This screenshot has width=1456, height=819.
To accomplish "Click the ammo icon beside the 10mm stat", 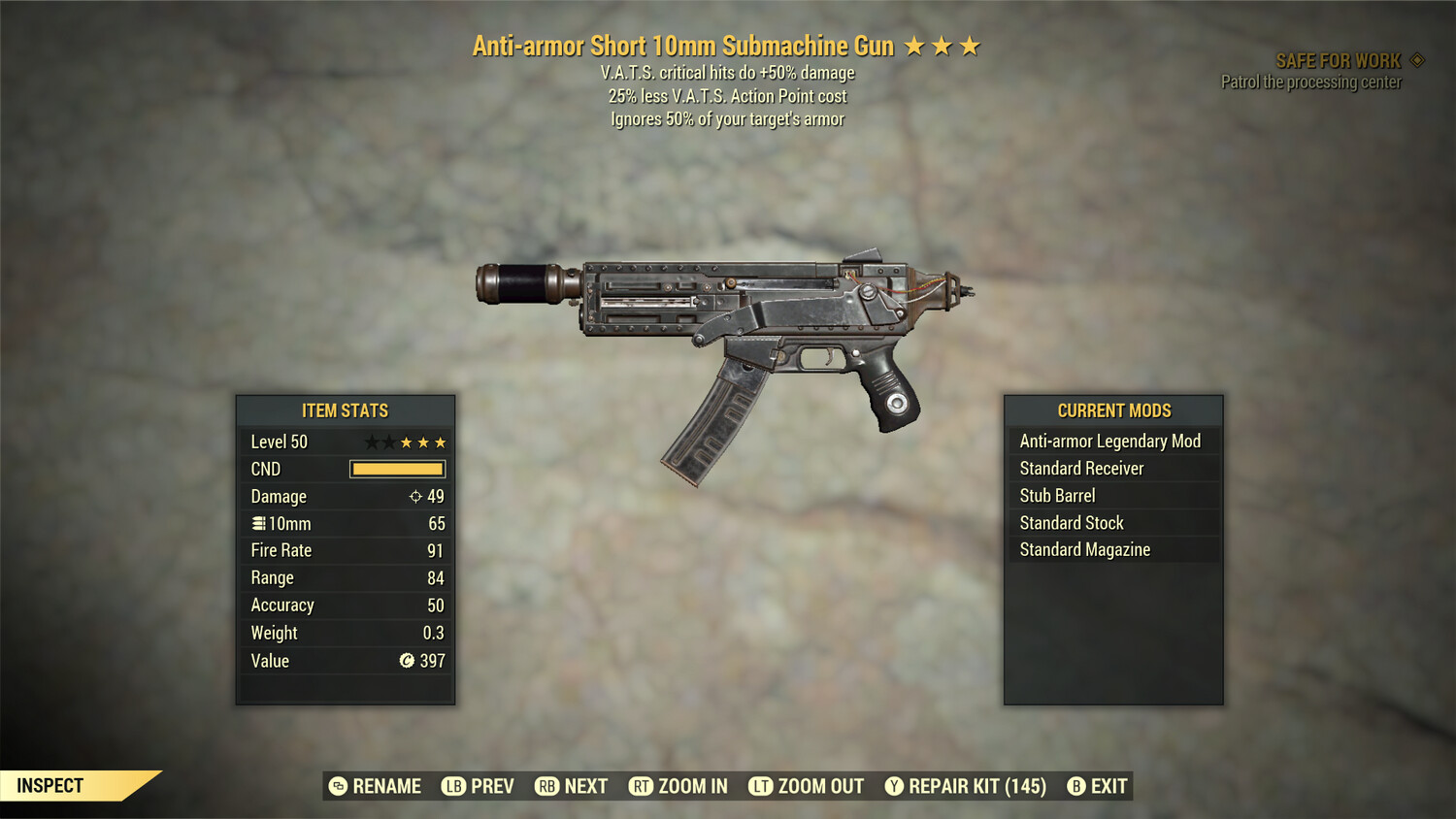I will pos(258,523).
